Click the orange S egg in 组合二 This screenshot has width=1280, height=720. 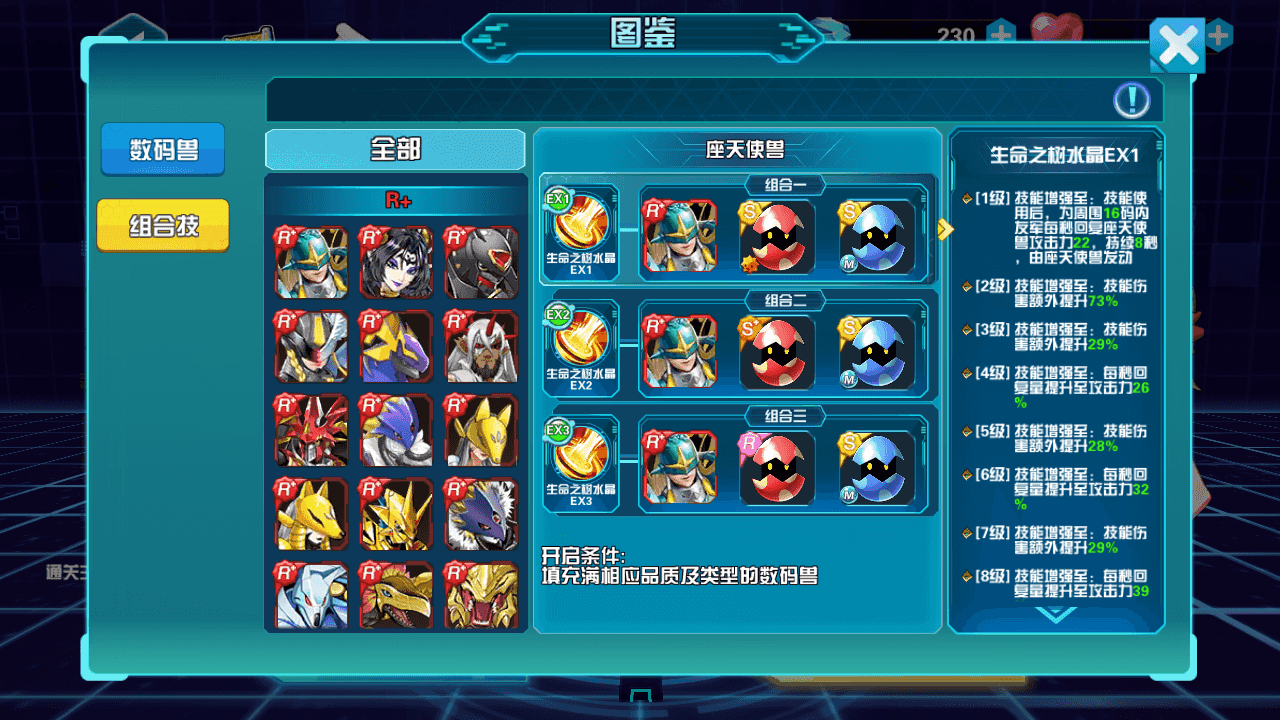coord(777,354)
